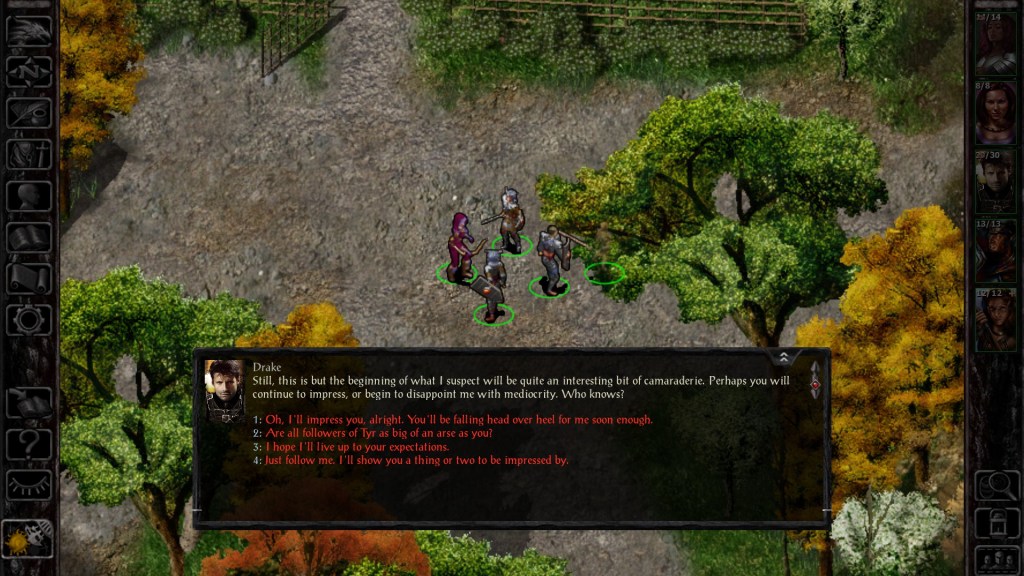Open the options gear icon
Image resolution: width=1024 pixels, height=576 pixels.
pos(29,320)
